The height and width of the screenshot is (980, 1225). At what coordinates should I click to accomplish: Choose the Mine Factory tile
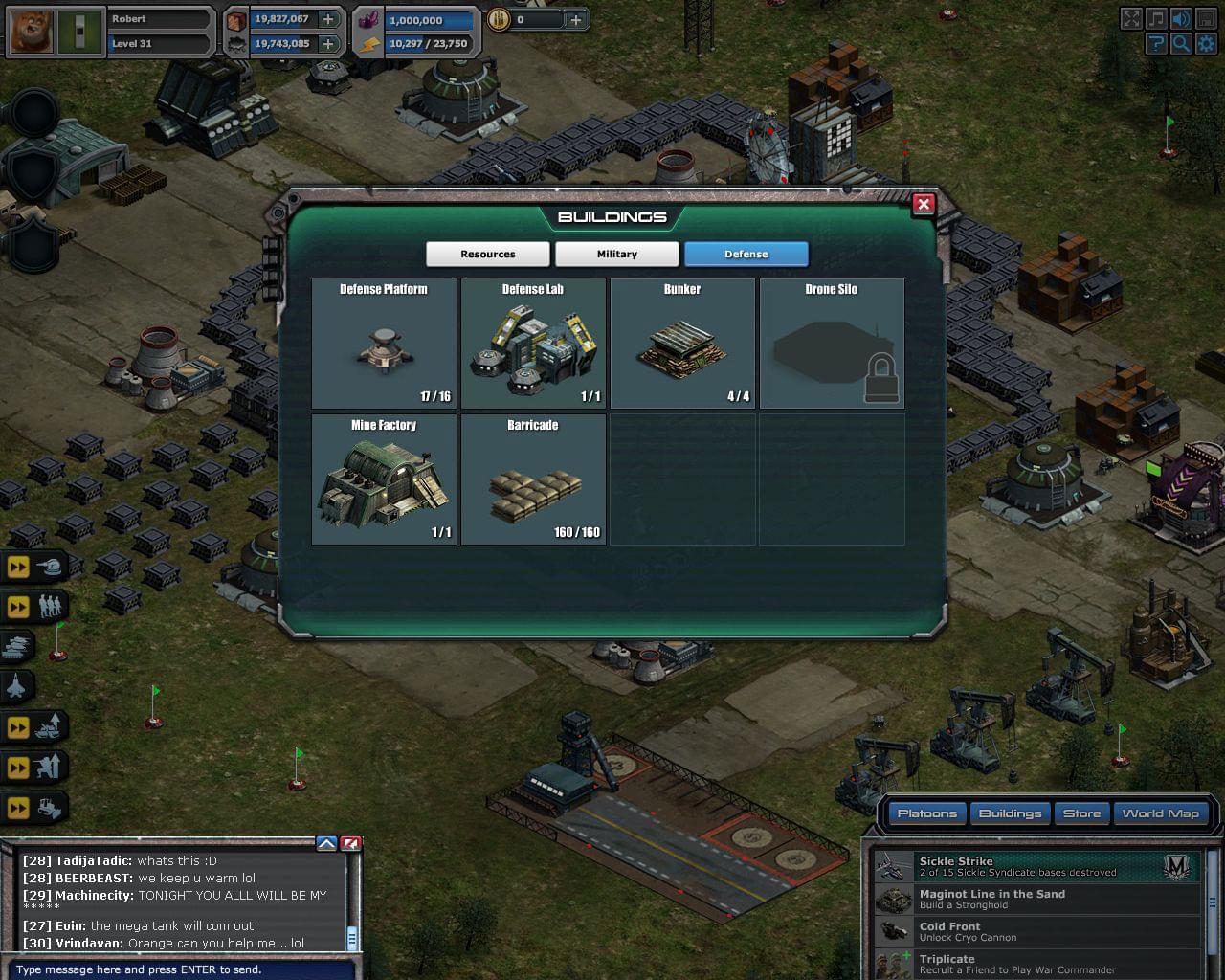[384, 479]
